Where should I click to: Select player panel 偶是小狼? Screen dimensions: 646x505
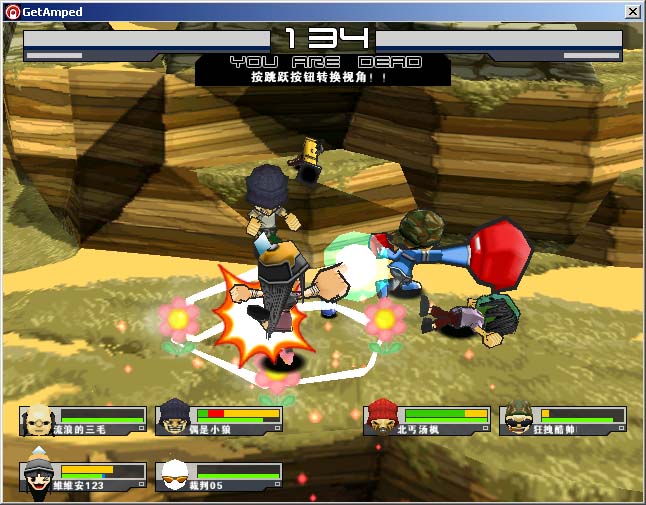tap(219, 420)
